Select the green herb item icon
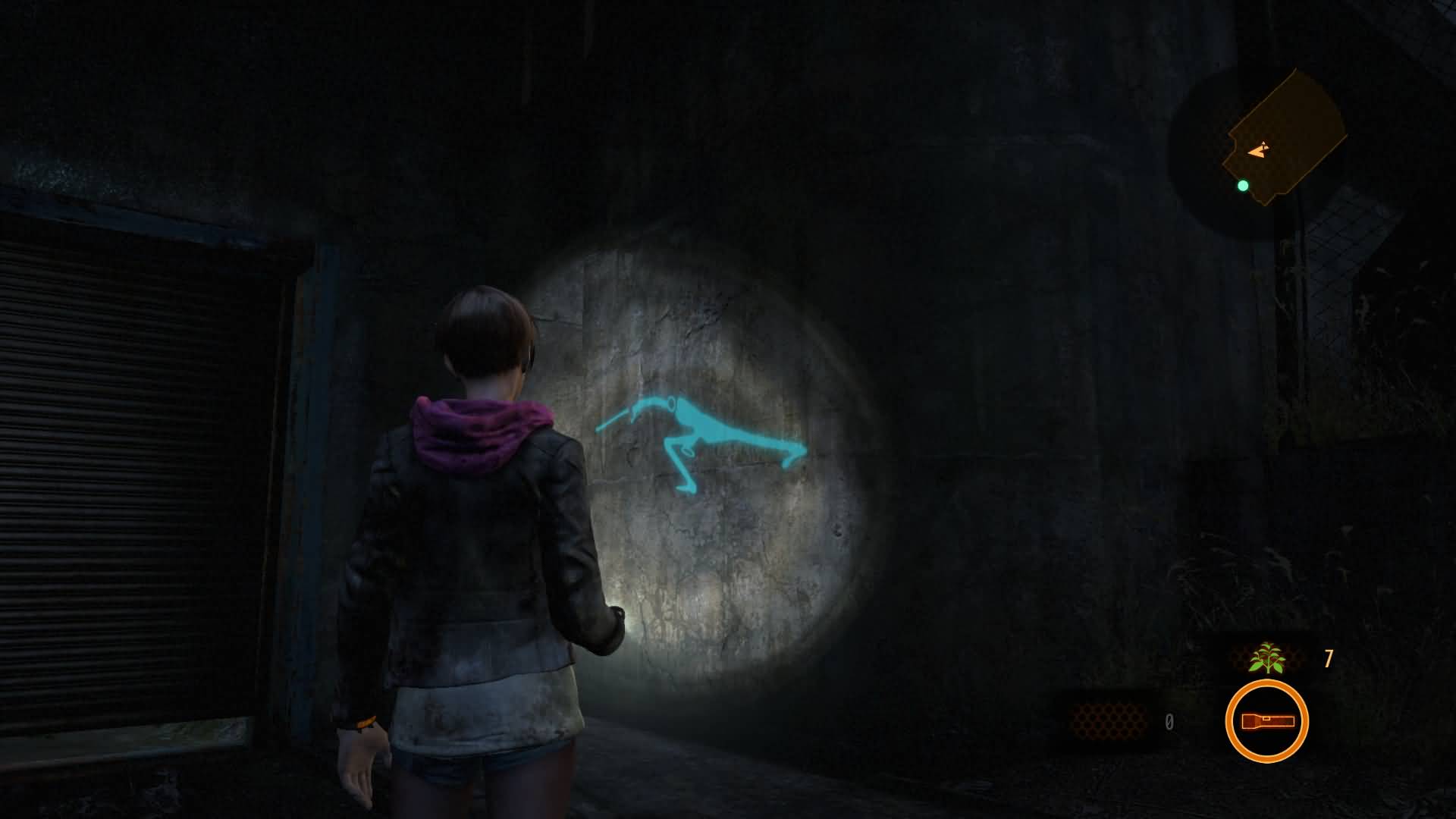The image size is (1456, 819). pos(1266,658)
